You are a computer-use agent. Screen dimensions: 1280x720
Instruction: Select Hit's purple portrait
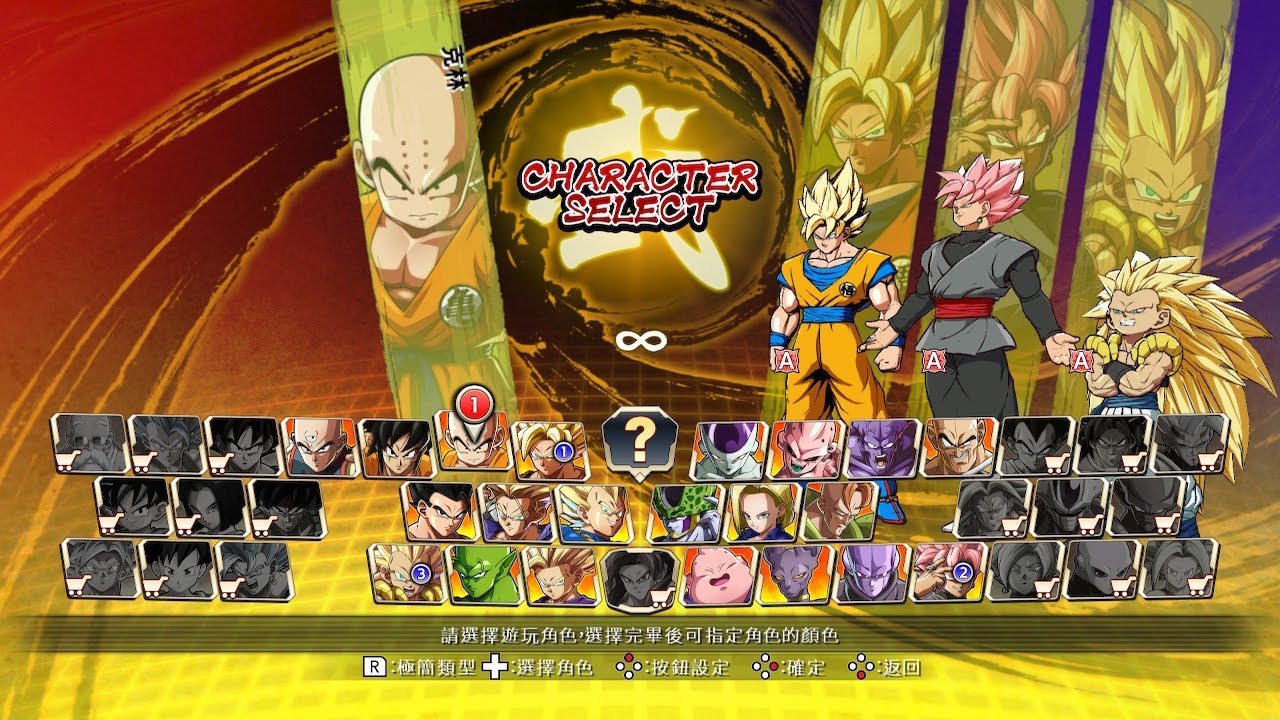(x=871, y=573)
